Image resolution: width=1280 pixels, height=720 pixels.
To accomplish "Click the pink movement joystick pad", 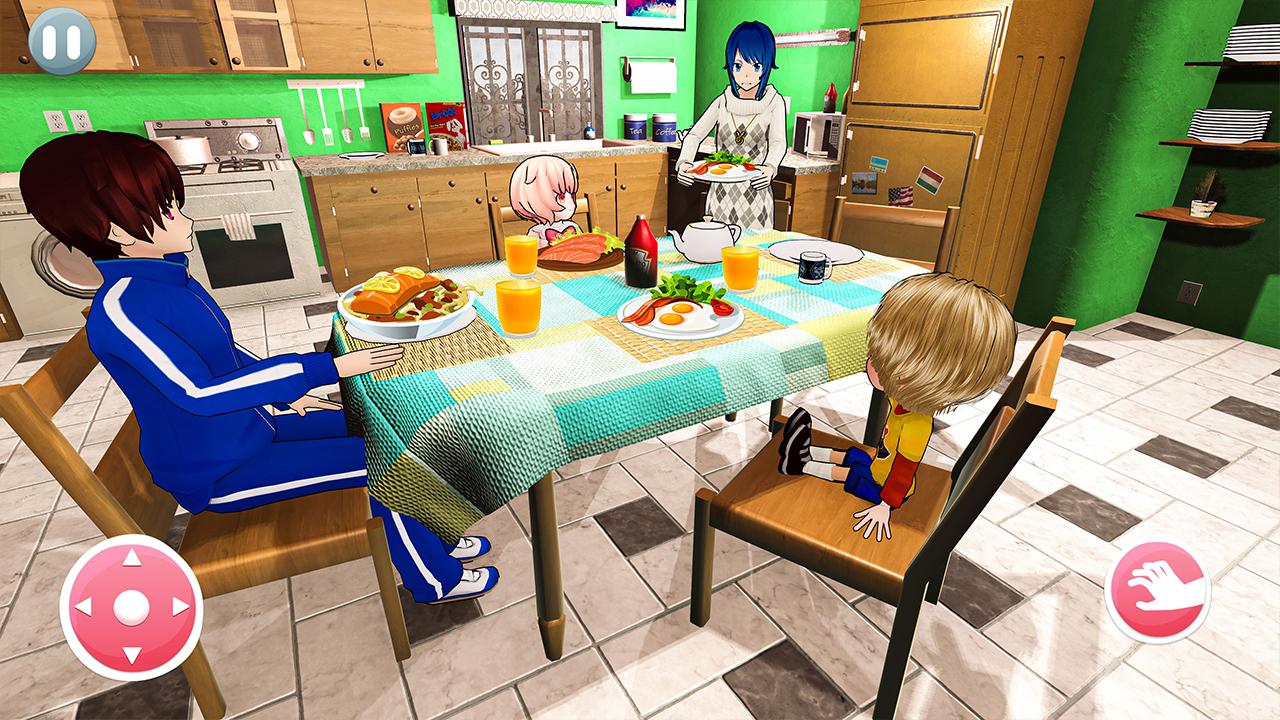I will [x=131, y=606].
